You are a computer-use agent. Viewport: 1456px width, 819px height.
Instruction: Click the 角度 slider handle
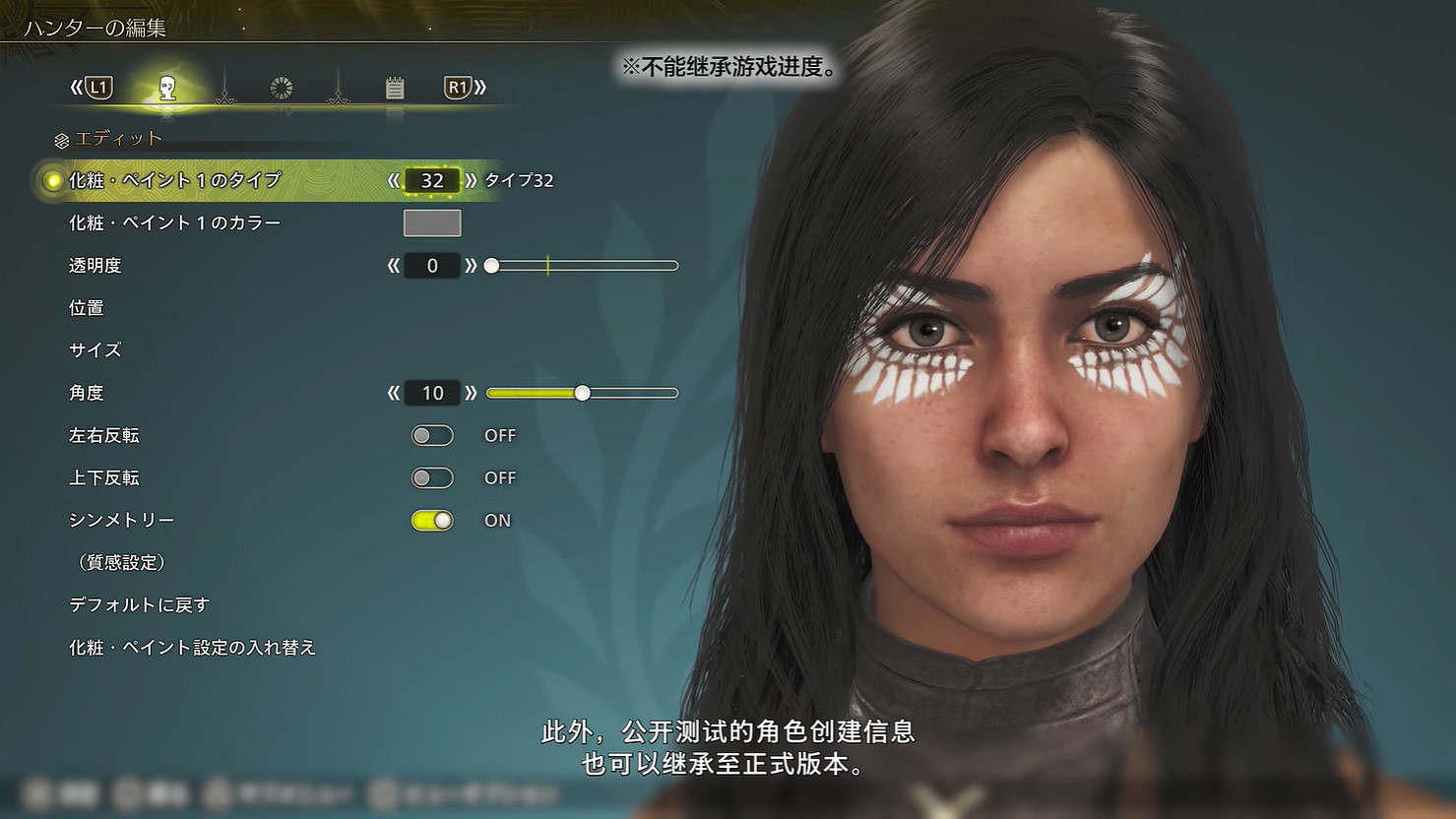pos(582,392)
